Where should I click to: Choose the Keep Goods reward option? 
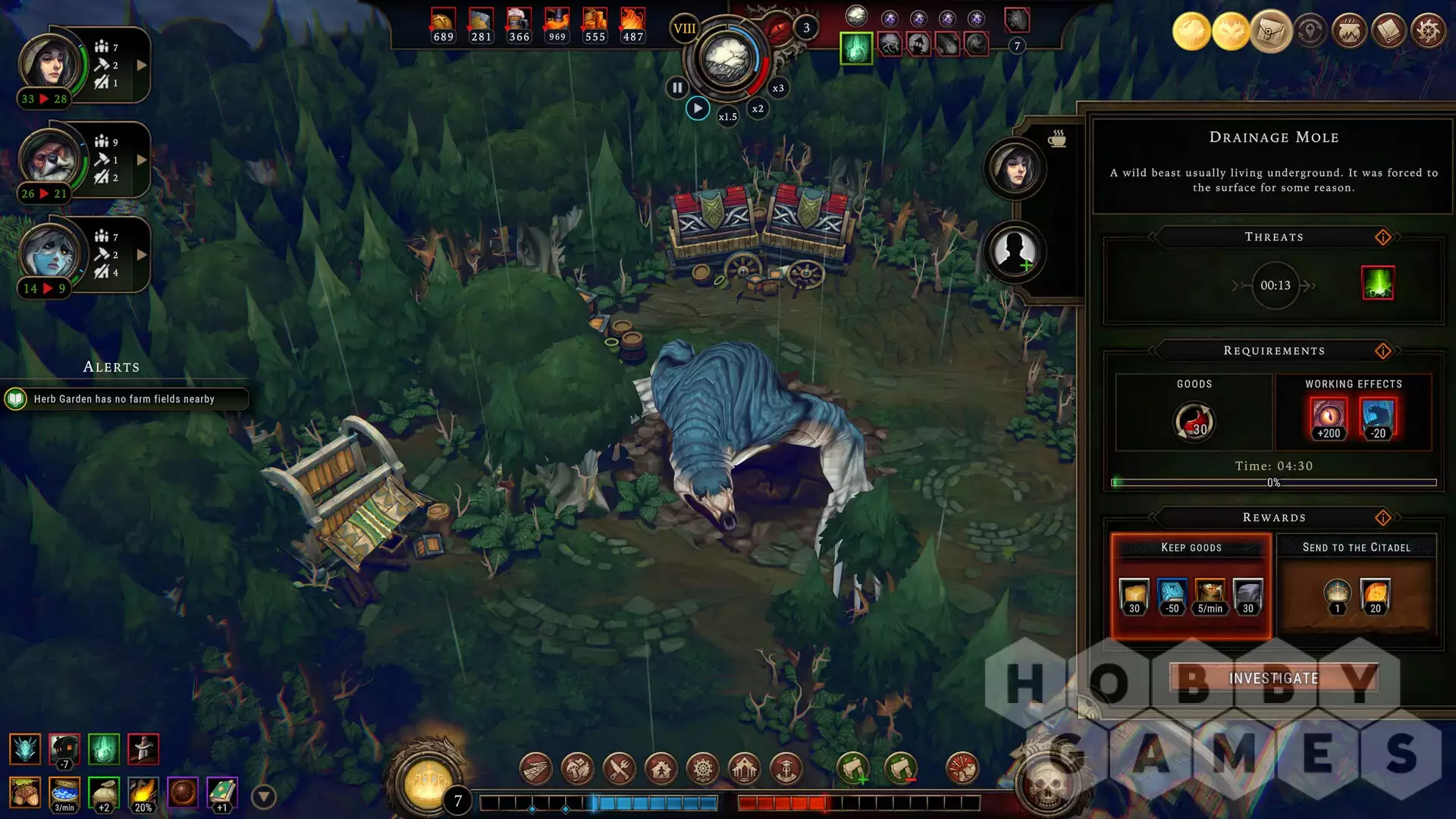pos(1191,585)
